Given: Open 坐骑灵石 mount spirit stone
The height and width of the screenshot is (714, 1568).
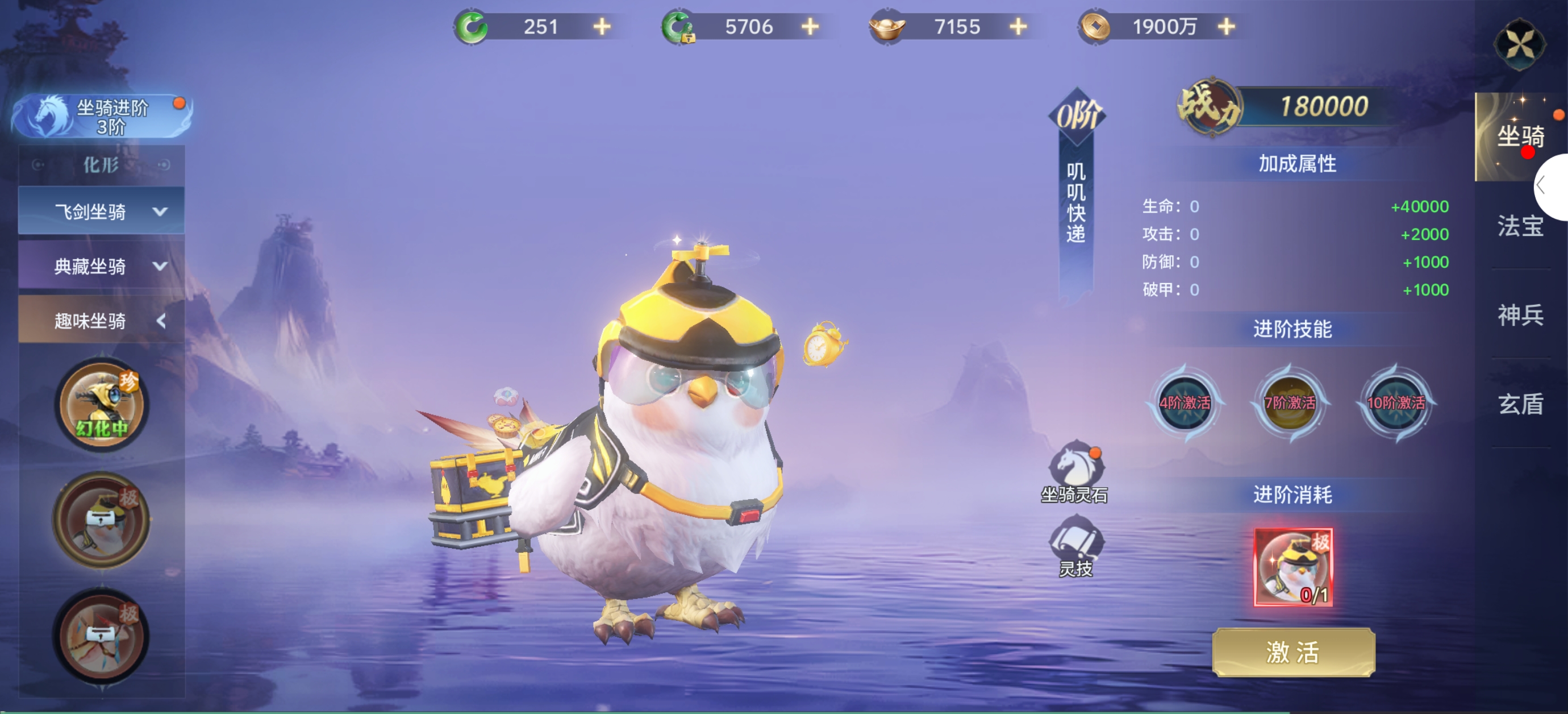Looking at the screenshot, I should point(1074,471).
